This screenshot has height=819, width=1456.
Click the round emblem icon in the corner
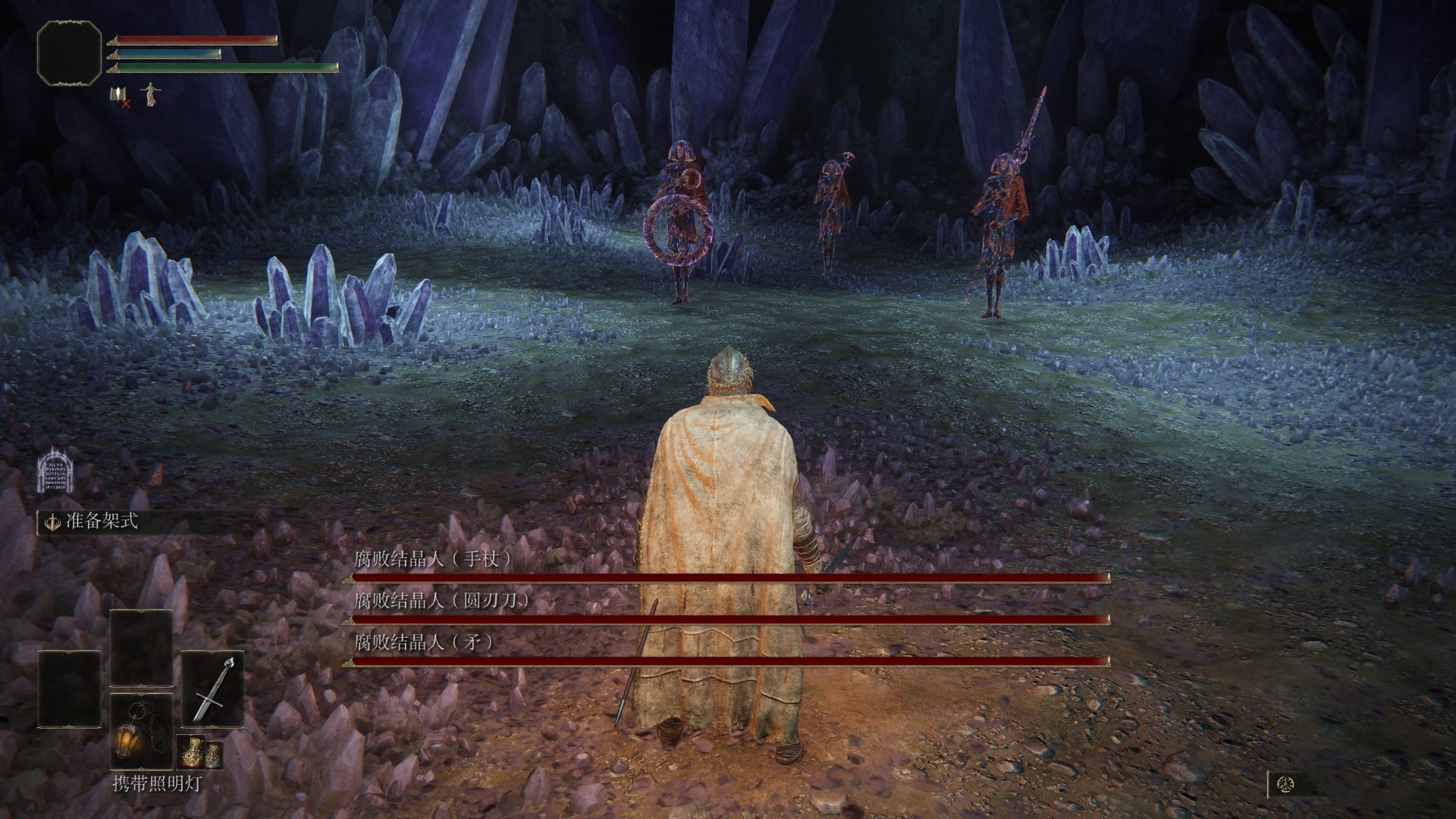(x=1285, y=784)
